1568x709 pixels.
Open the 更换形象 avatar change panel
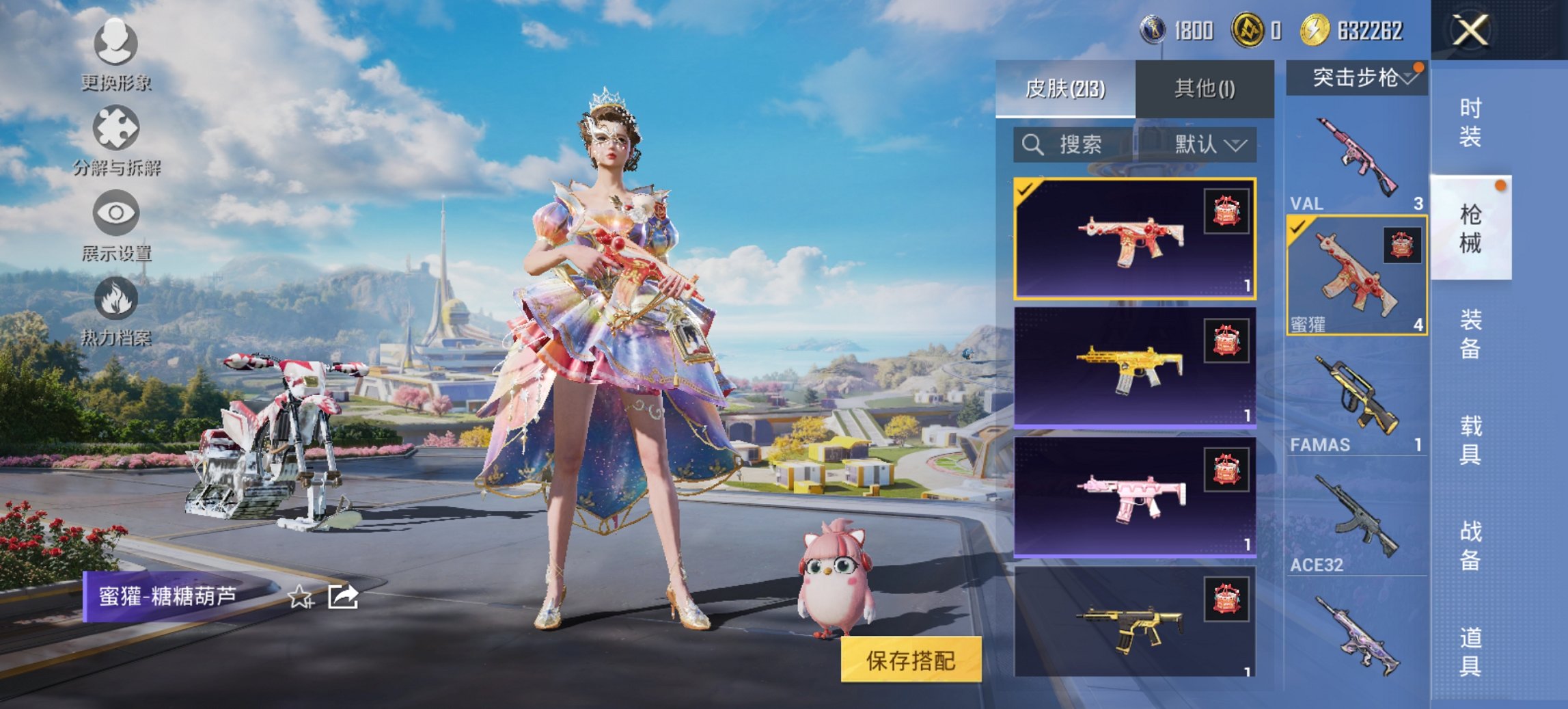115,51
